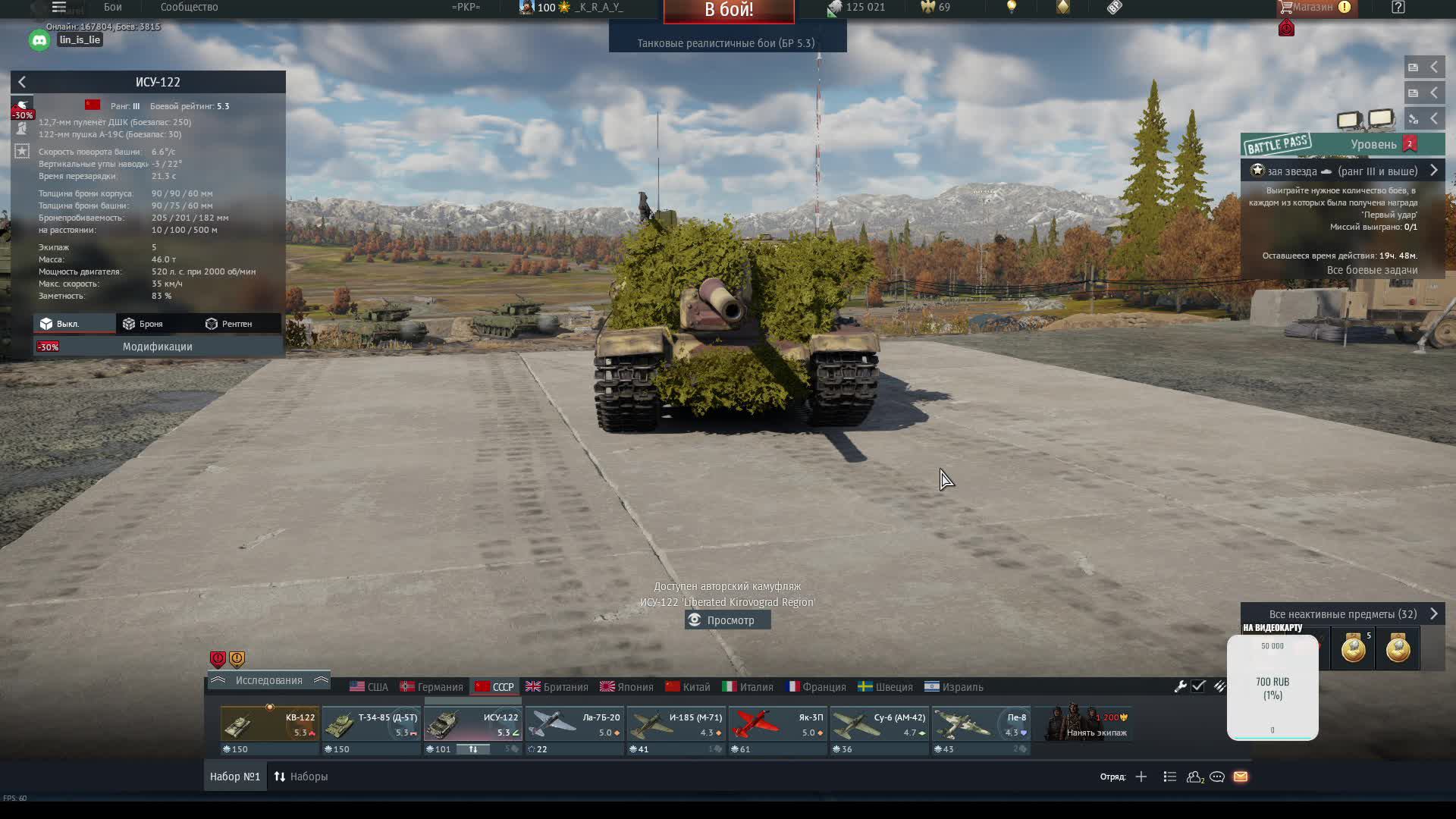Open vehicle customization with the wrench icon
Screen dimensions: 1456x819
[1181, 686]
